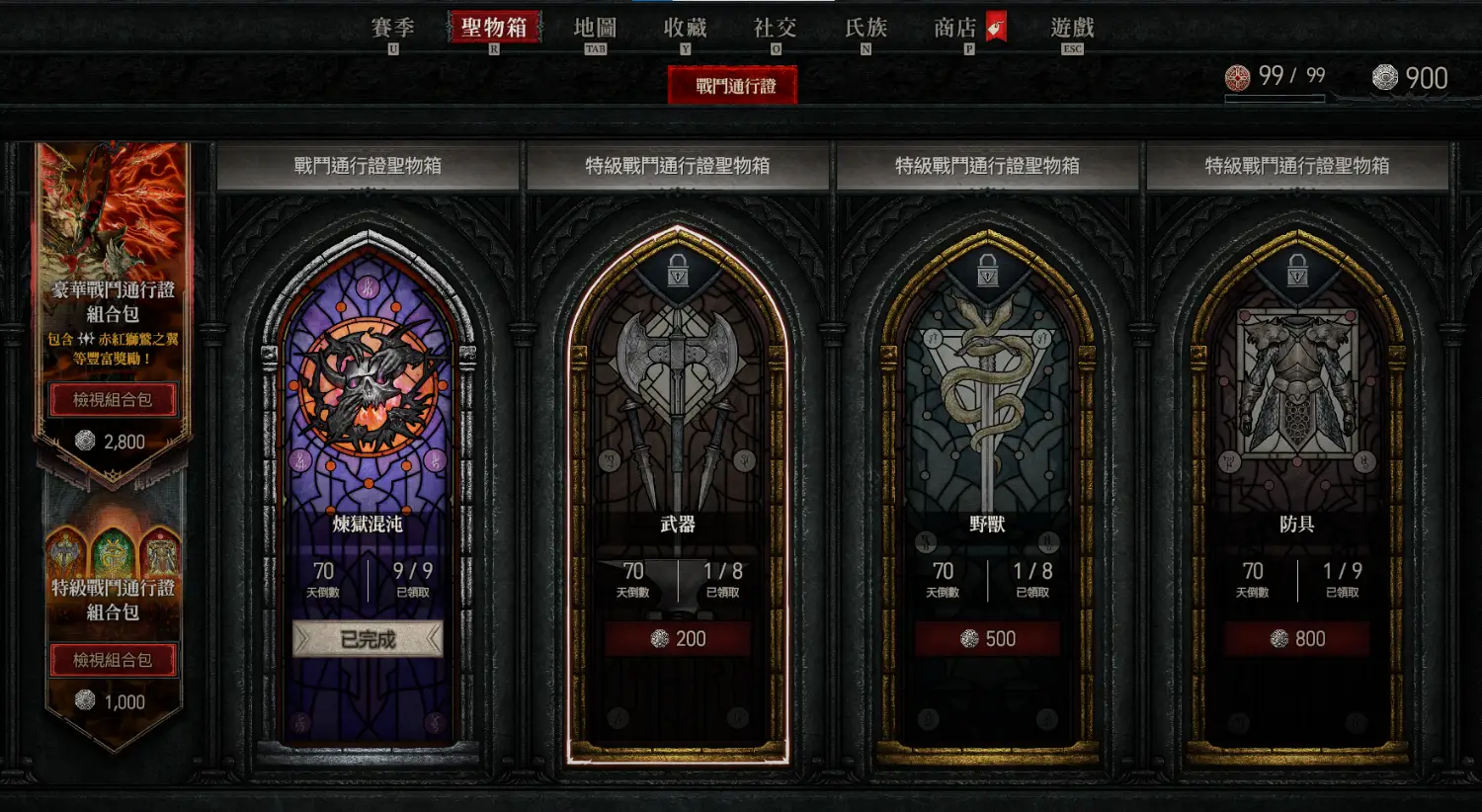Switch to the 聖物箱 tab
The height and width of the screenshot is (812, 1482).
494,28
